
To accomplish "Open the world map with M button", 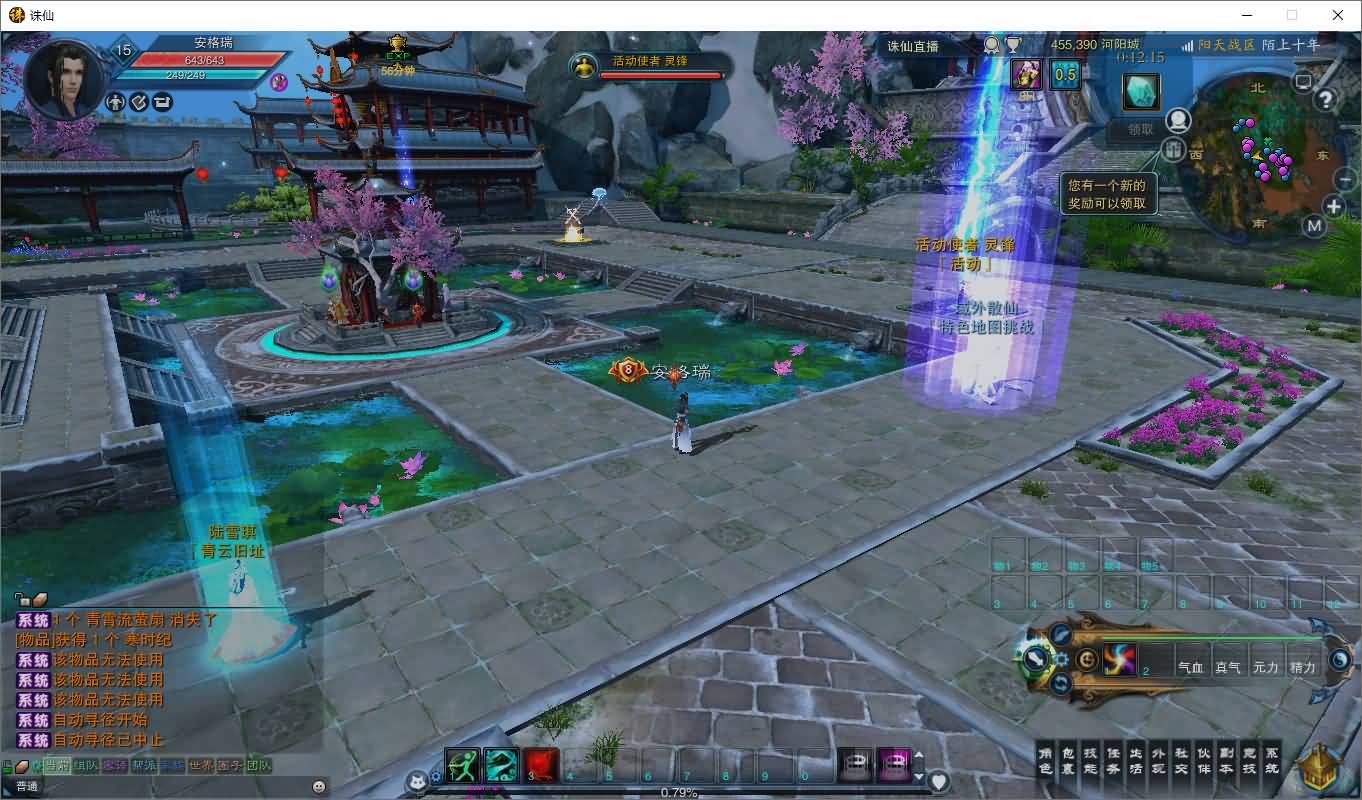I will tap(1315, 226).
